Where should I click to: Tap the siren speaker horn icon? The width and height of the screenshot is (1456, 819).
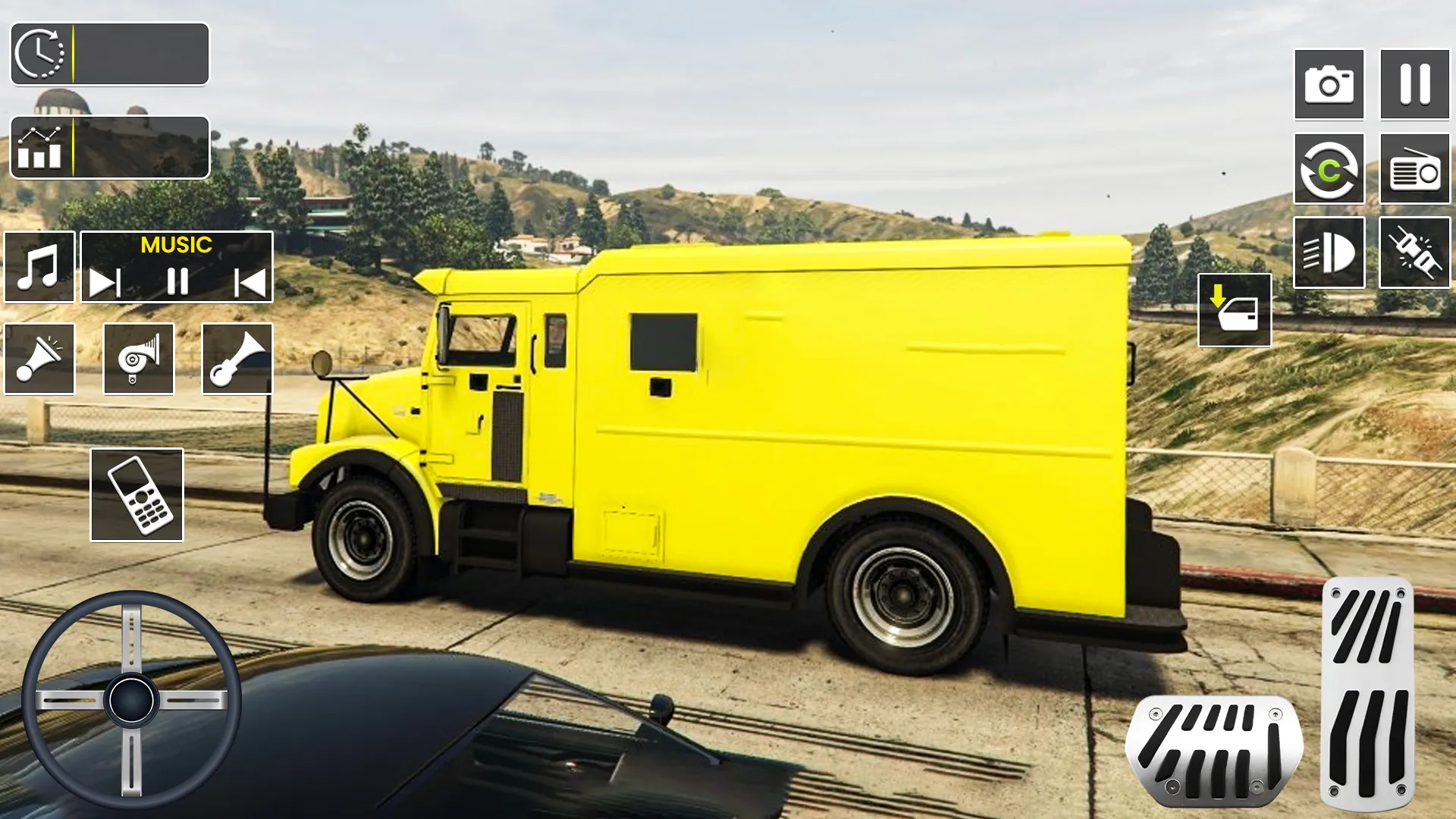tap(39, 359)
